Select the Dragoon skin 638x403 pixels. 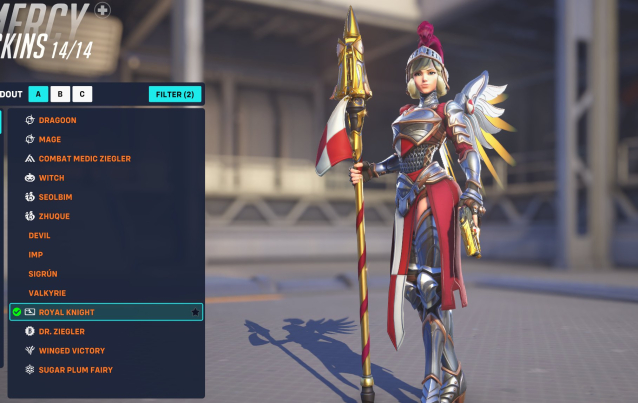[x=58, y=121]
